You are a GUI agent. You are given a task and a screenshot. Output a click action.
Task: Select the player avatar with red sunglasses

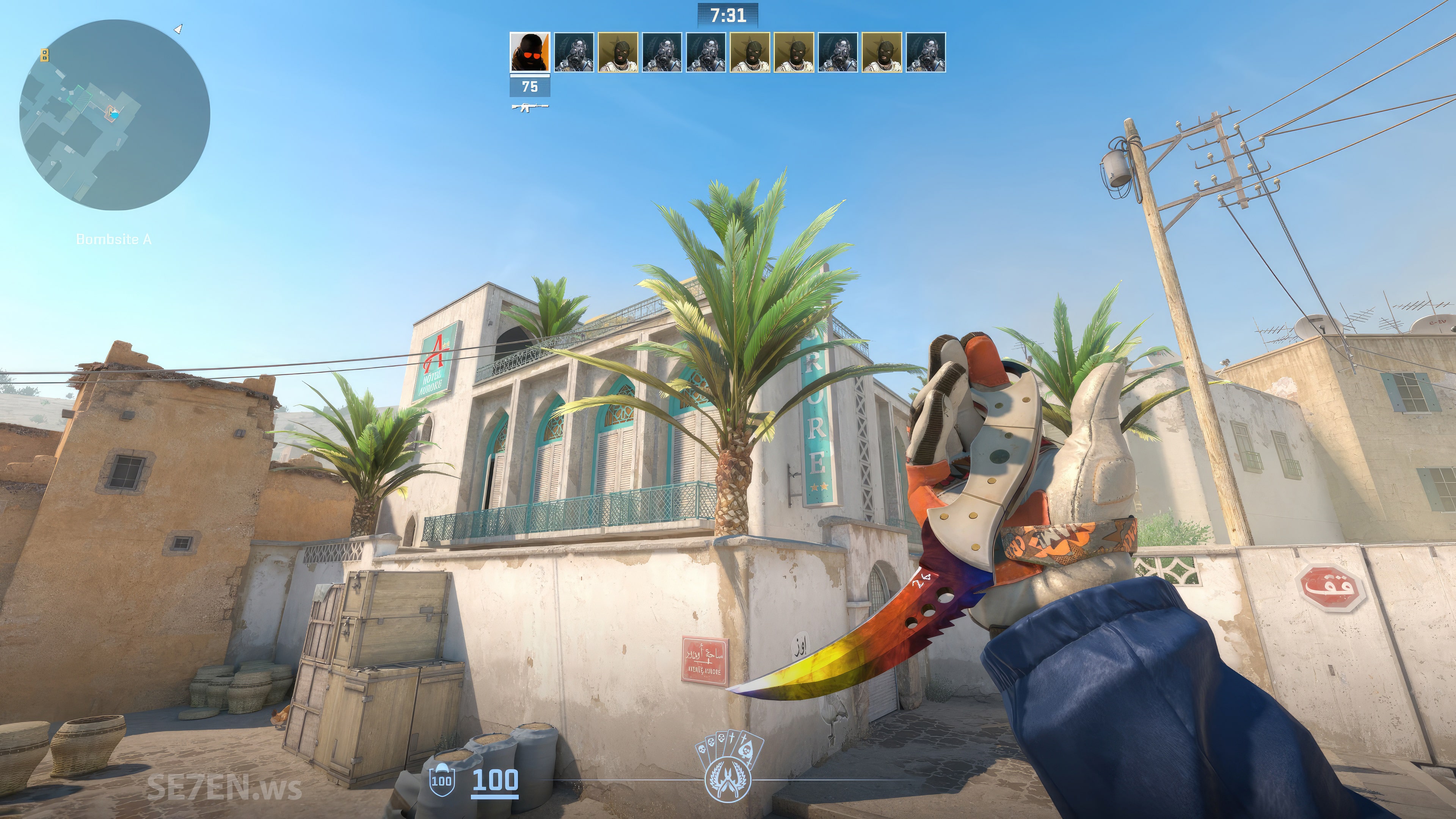tap(530, 52)
